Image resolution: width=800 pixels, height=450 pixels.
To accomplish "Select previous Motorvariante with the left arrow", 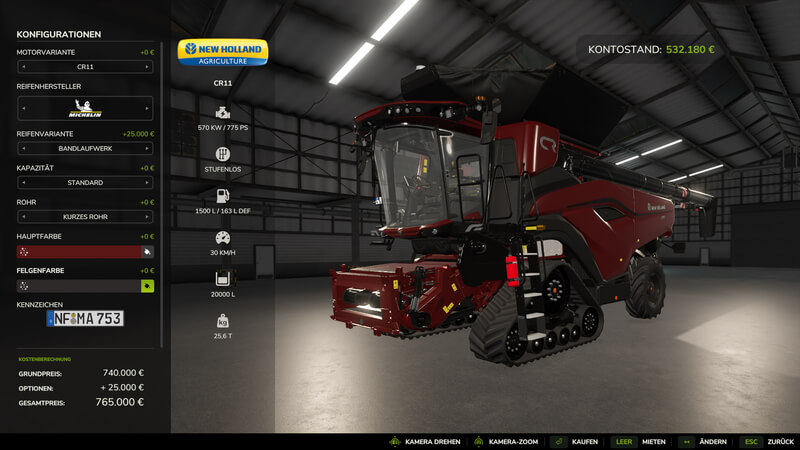I will tap(23, 67).
